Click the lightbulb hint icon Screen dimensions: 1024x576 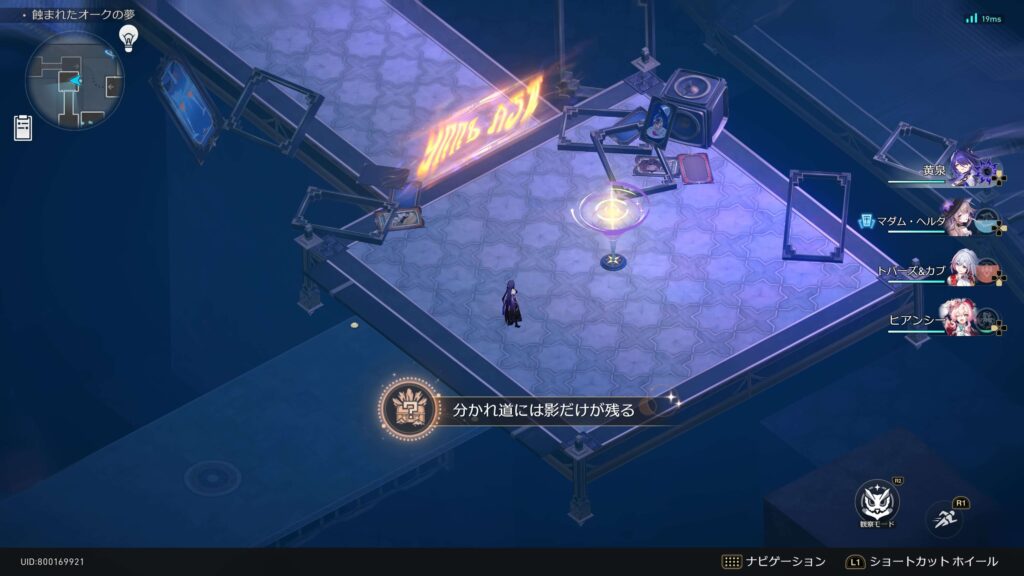pos(128,38)
